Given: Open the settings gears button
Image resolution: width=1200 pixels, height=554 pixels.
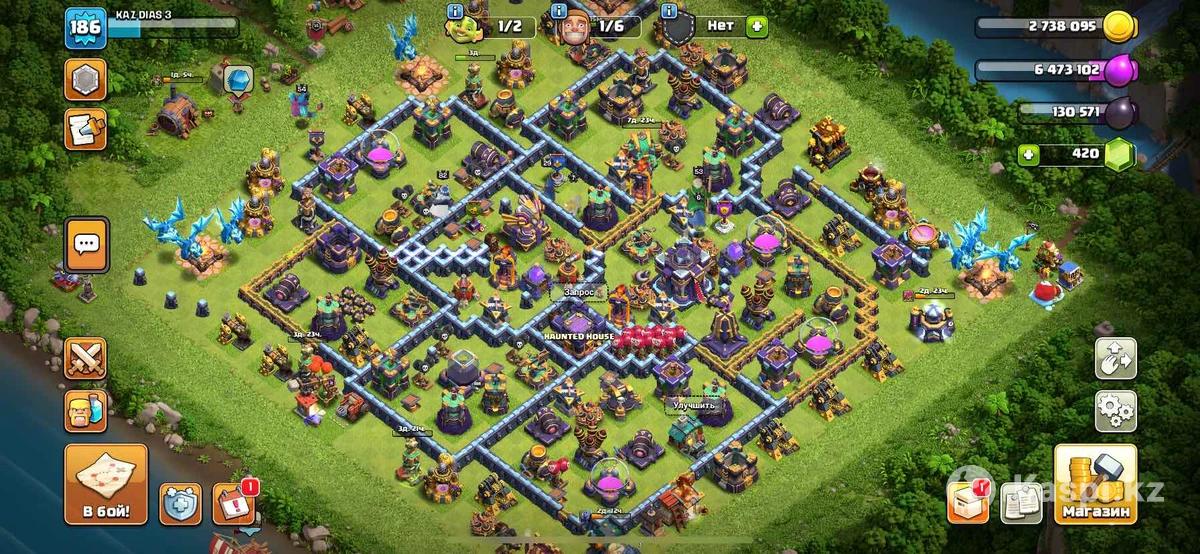Looking at the screenshot, I should tap(1115, 409).
